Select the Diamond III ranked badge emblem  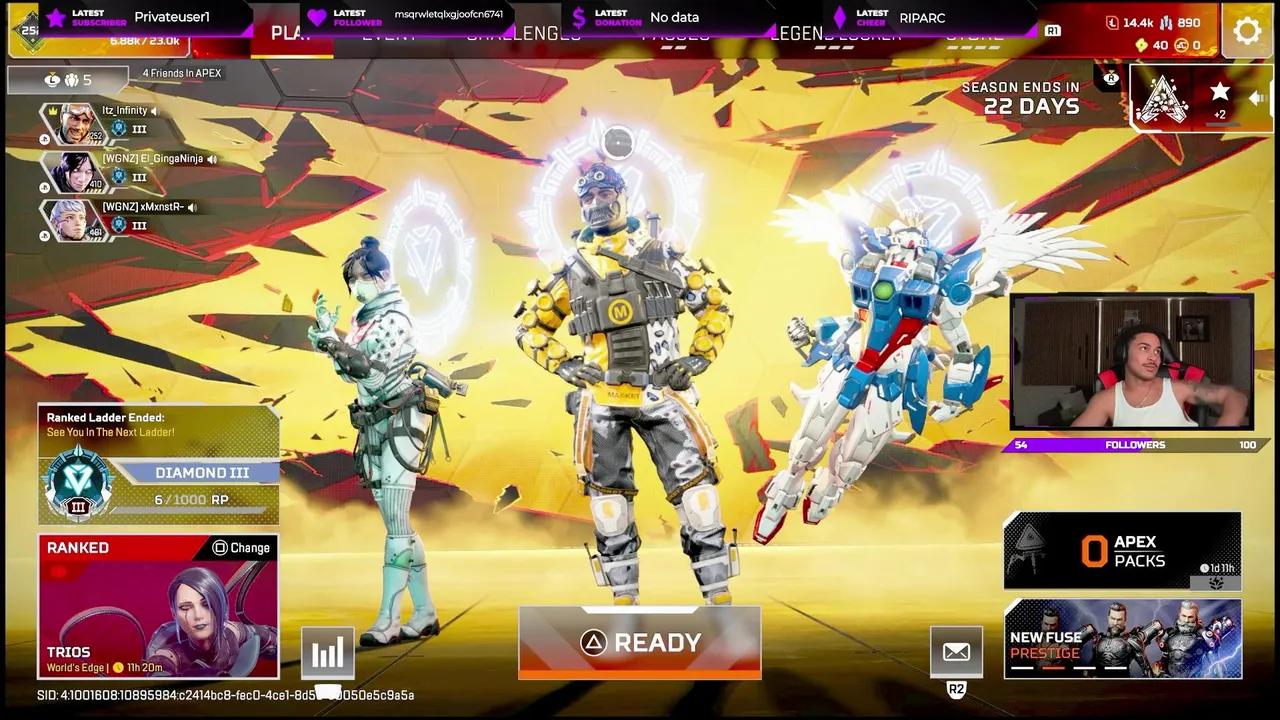(80, 483)
